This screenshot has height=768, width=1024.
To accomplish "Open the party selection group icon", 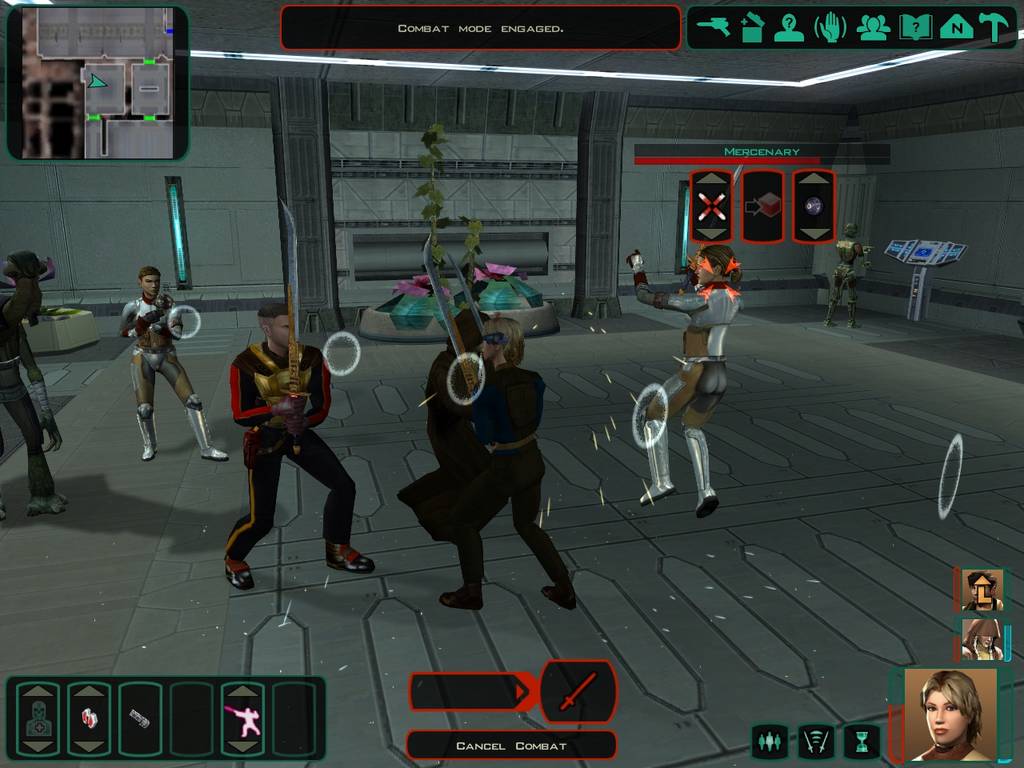I will [x=873, y=27].
